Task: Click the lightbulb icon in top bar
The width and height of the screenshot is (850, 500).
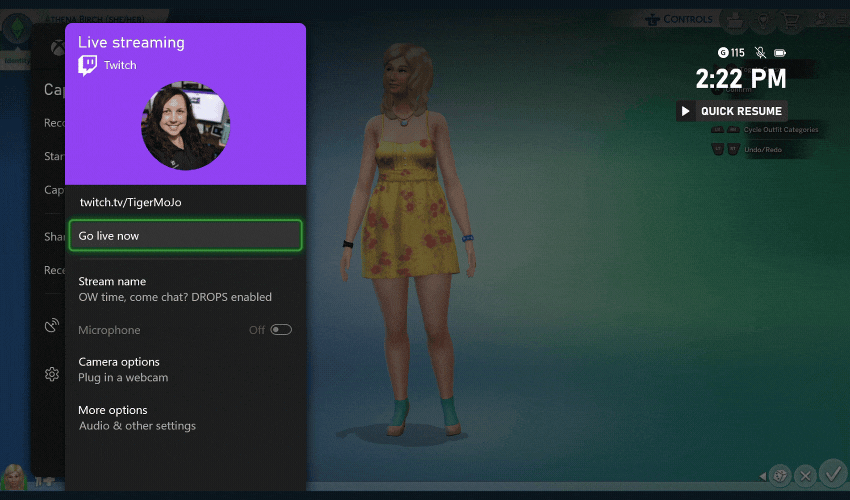Action: [764, 19]
